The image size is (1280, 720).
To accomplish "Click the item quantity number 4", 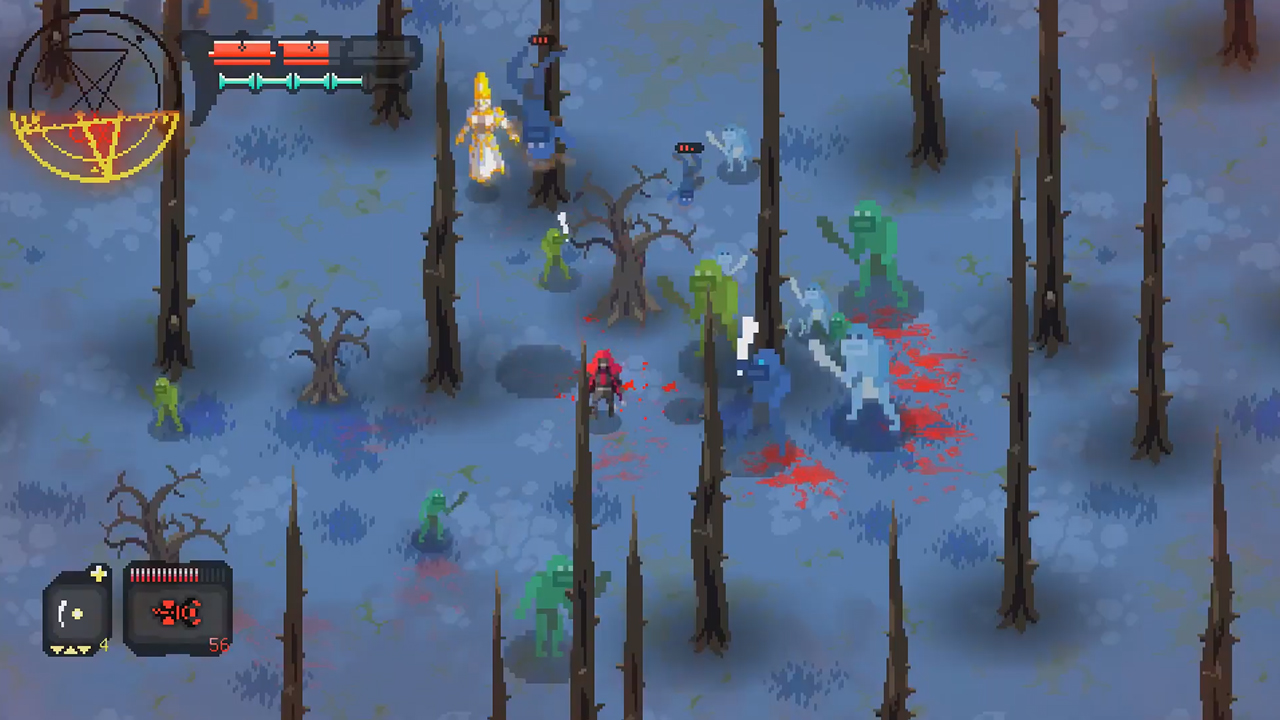I will (x=103, y=646).
